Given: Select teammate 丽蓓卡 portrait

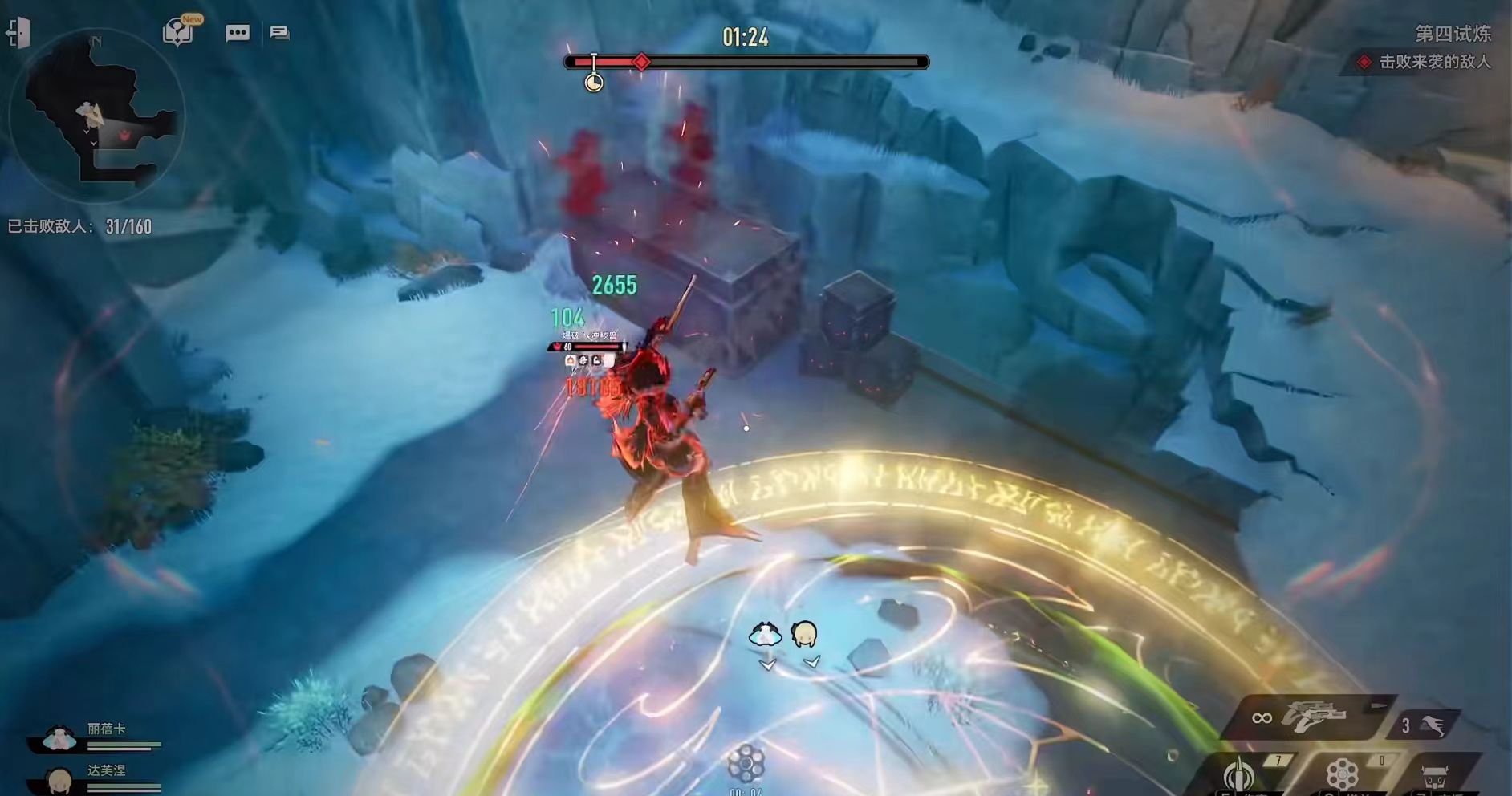Looking at the screenshot, I should [x=59, y=738].
